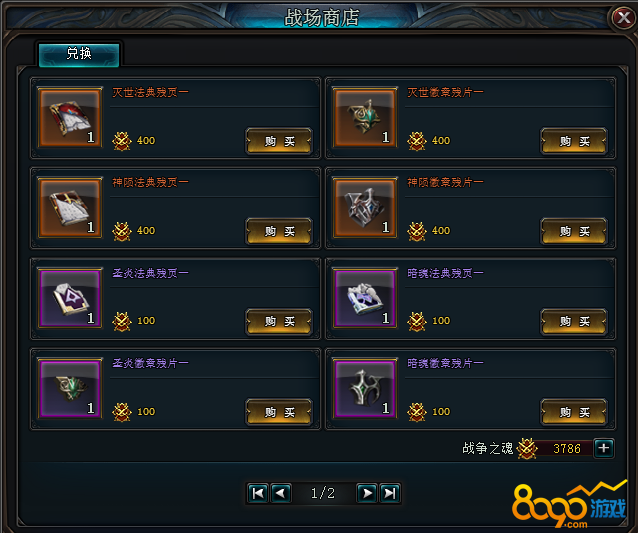Image resolution: width=638 pixels, height=533 pixels.
Task: Select the 灭世法典残页一 item icon
Action: coord(70,118)
